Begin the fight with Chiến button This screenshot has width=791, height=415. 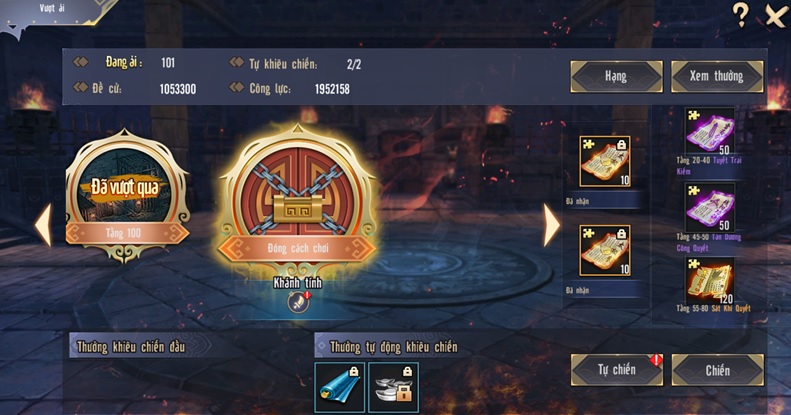pos(717,369)
